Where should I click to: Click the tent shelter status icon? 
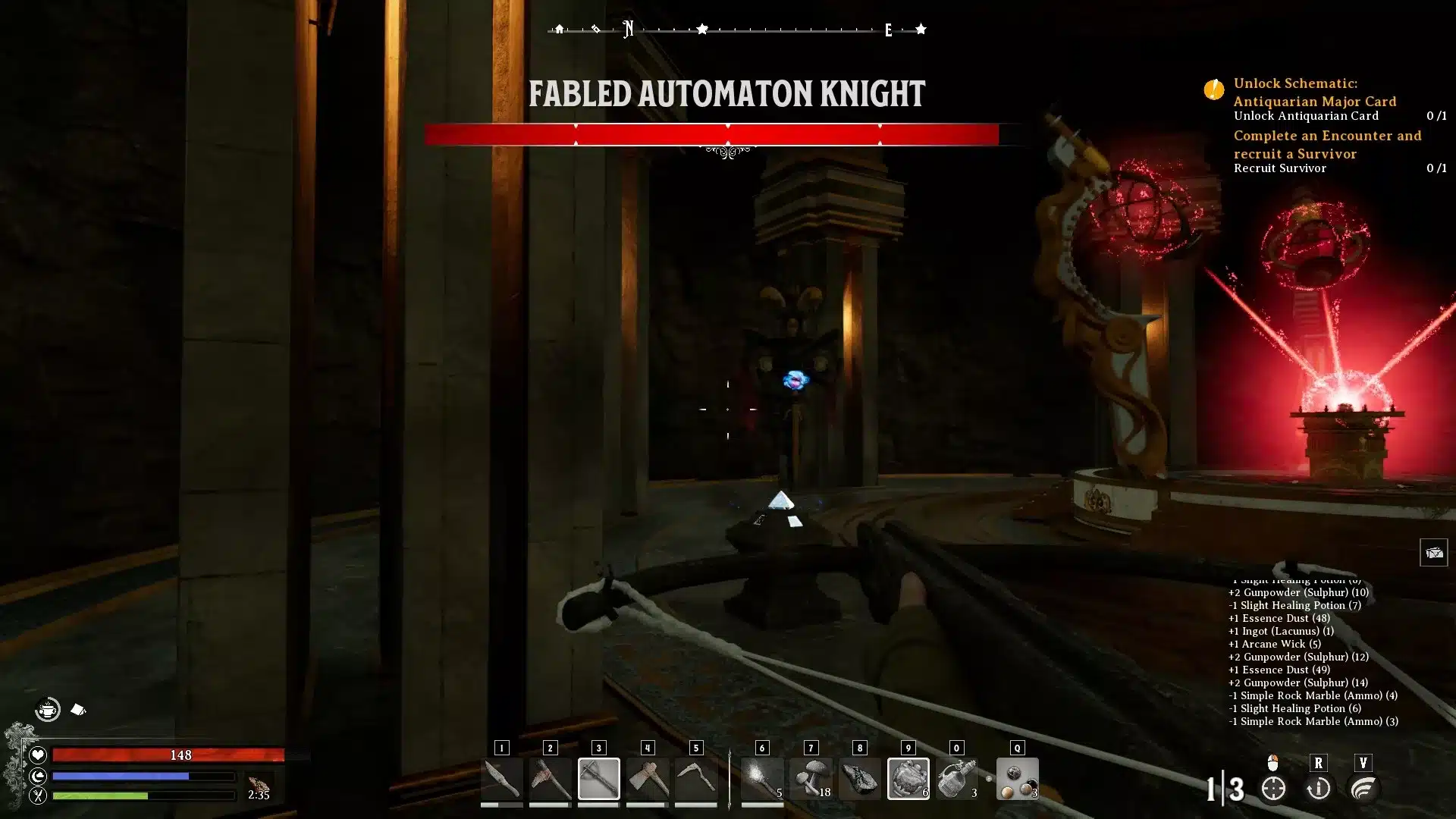coord(78,710)
